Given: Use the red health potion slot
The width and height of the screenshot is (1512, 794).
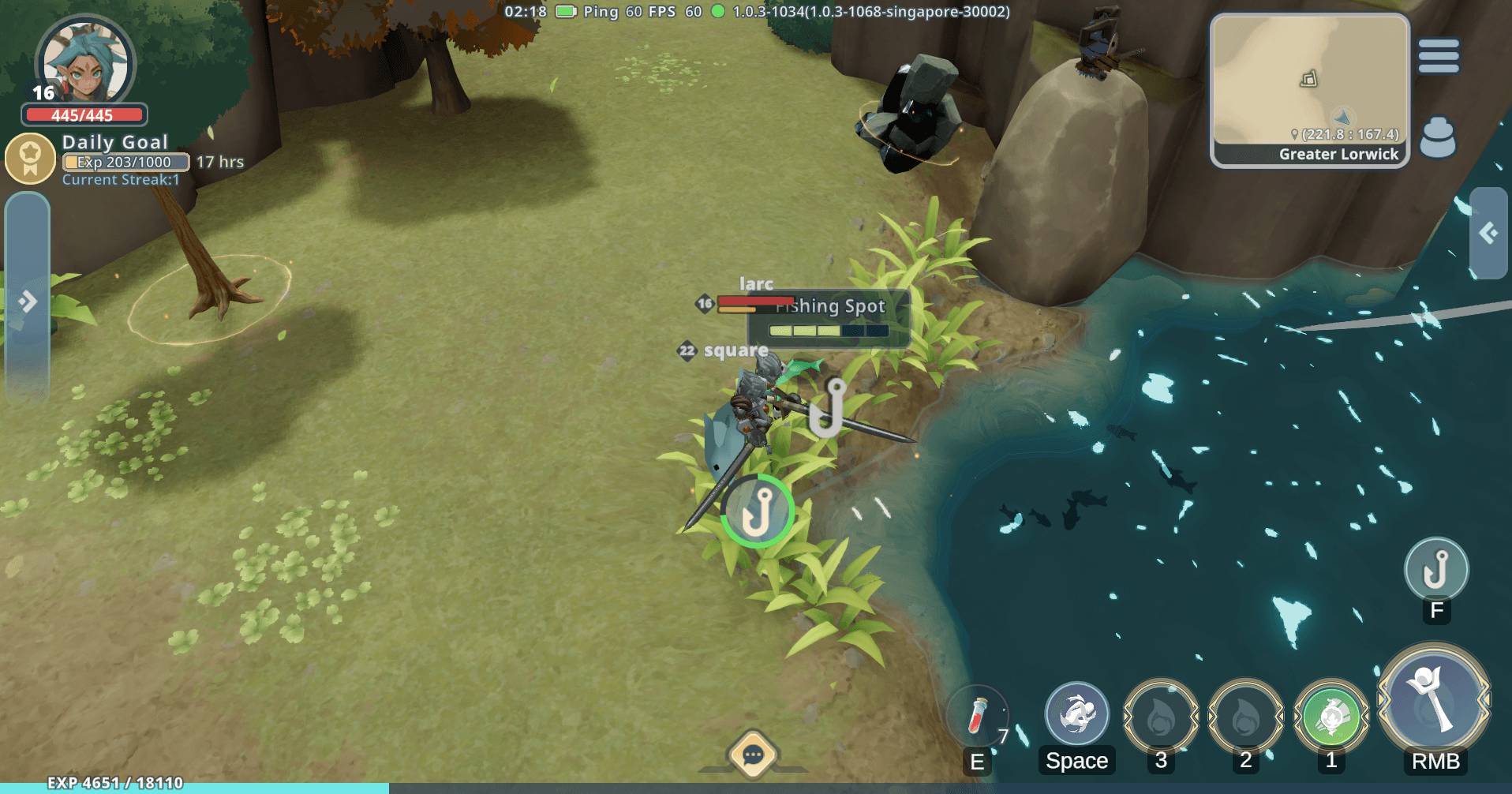Looking at the screenshot, I should pyautogui.click(x=977, y=716).
